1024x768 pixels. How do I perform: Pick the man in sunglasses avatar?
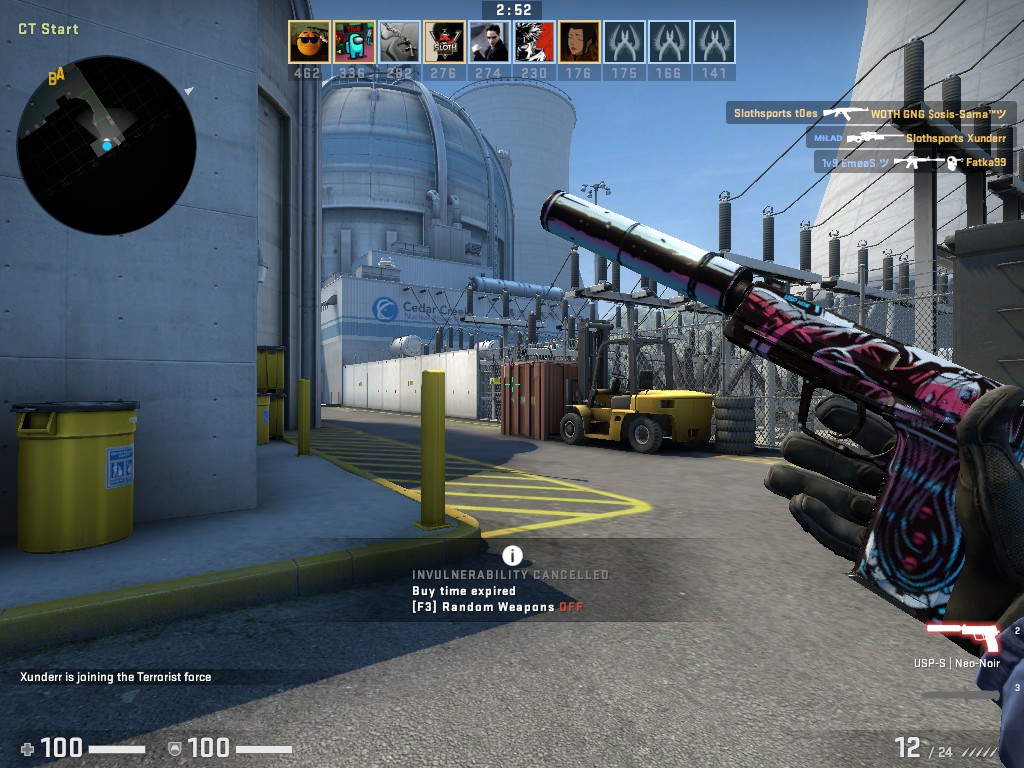(x=489, y=42)
